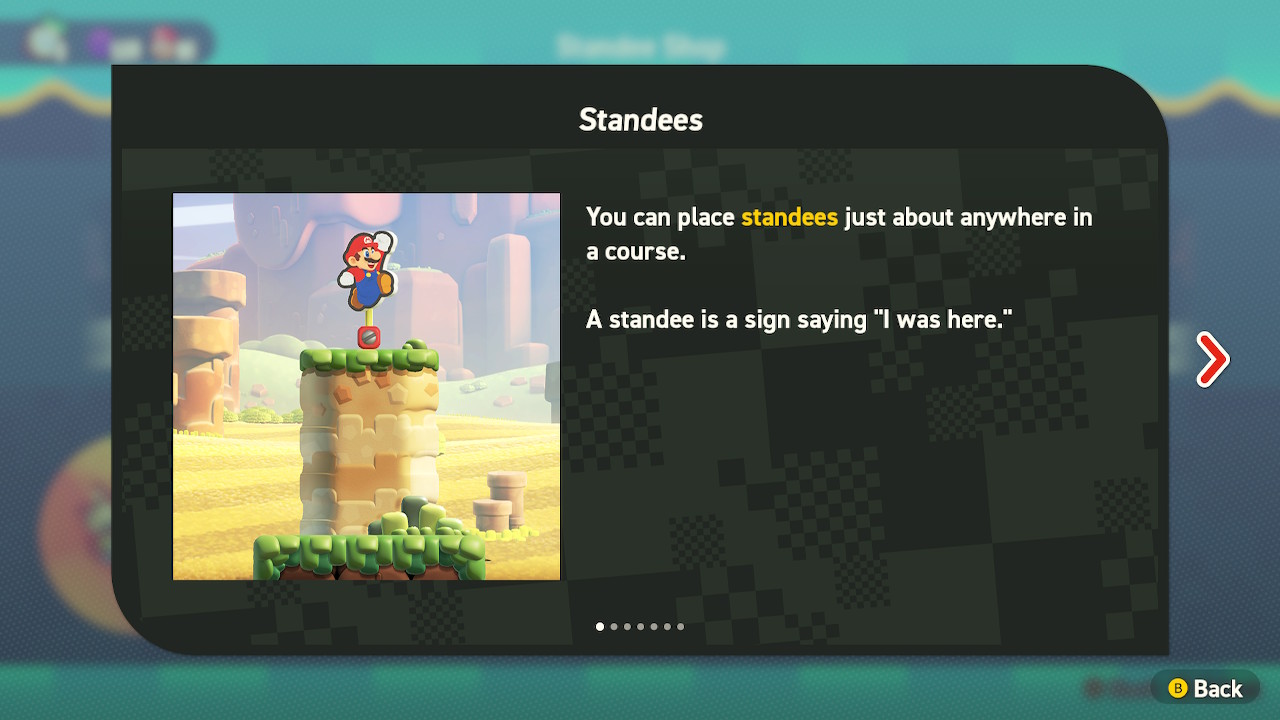Click the yellow standees text link

(x=789, y=217)
